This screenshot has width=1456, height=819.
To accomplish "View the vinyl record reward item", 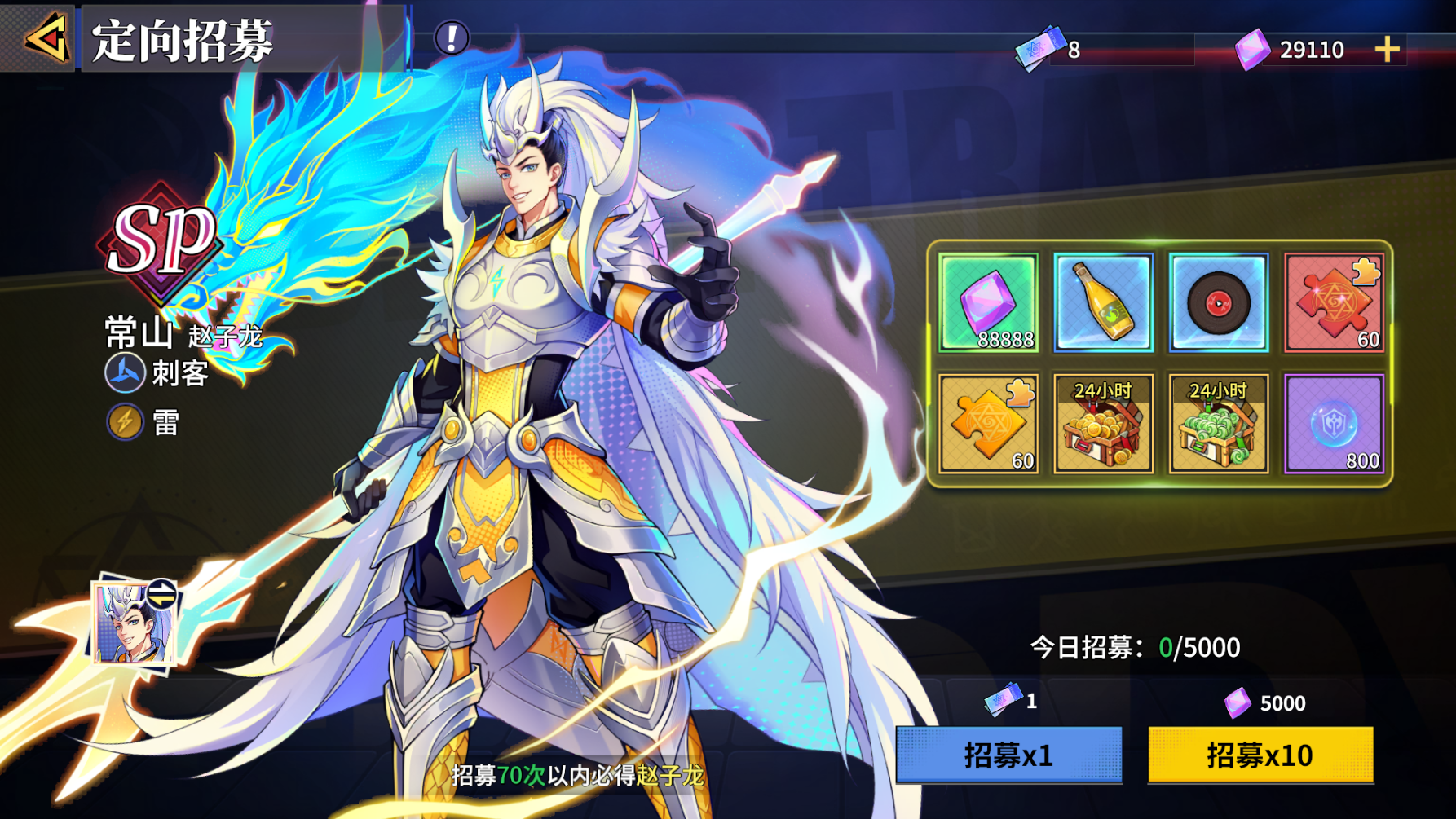I will [1217, 303].
